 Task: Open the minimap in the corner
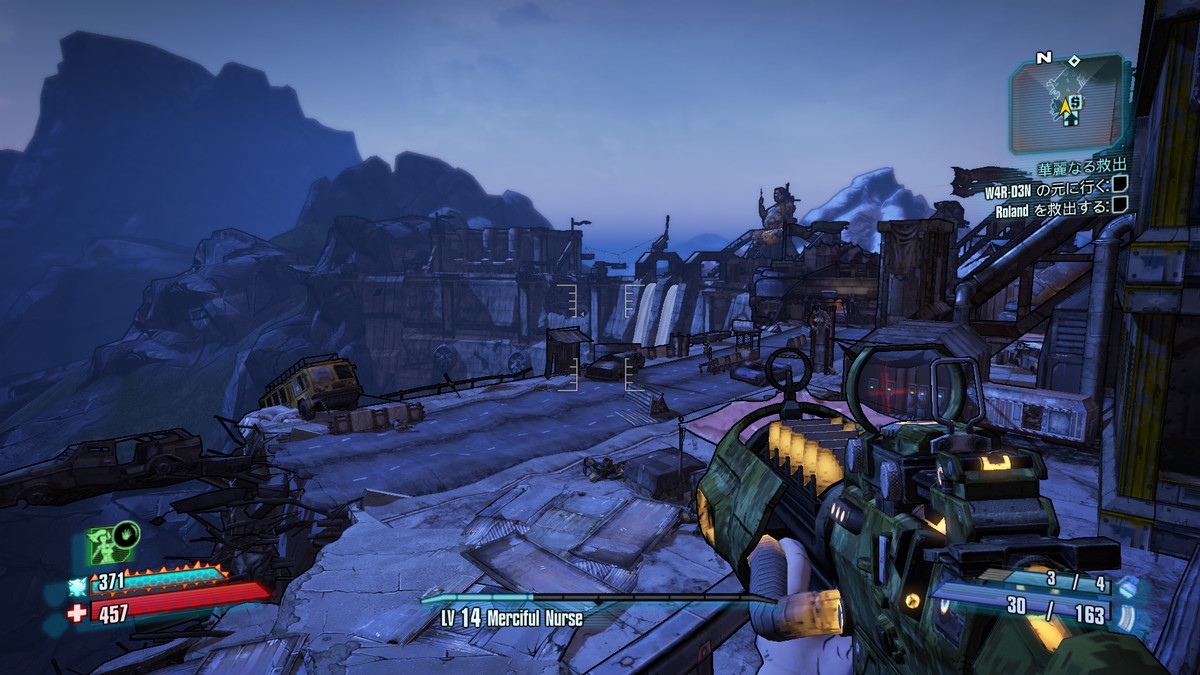(1068, 104)
